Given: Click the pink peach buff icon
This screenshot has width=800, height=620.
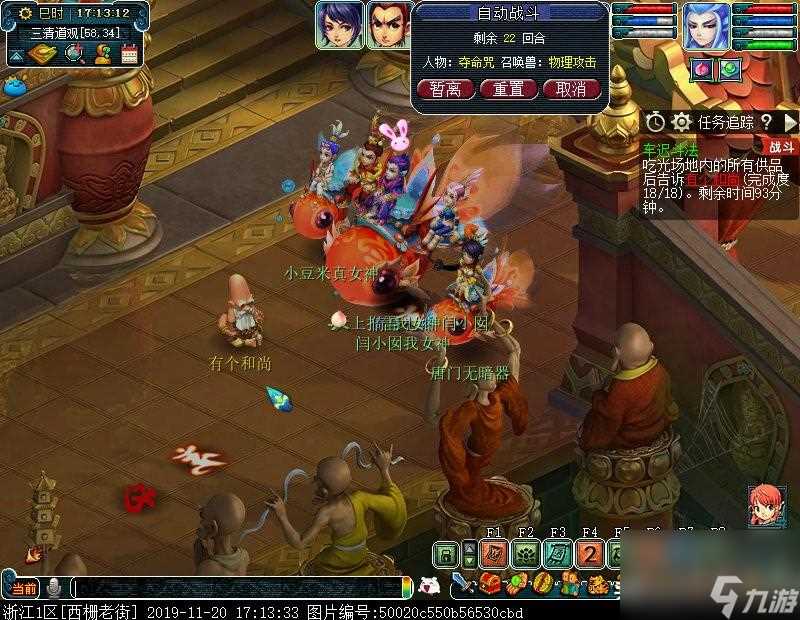Looking at the screenshot, I should coord(700,69).
